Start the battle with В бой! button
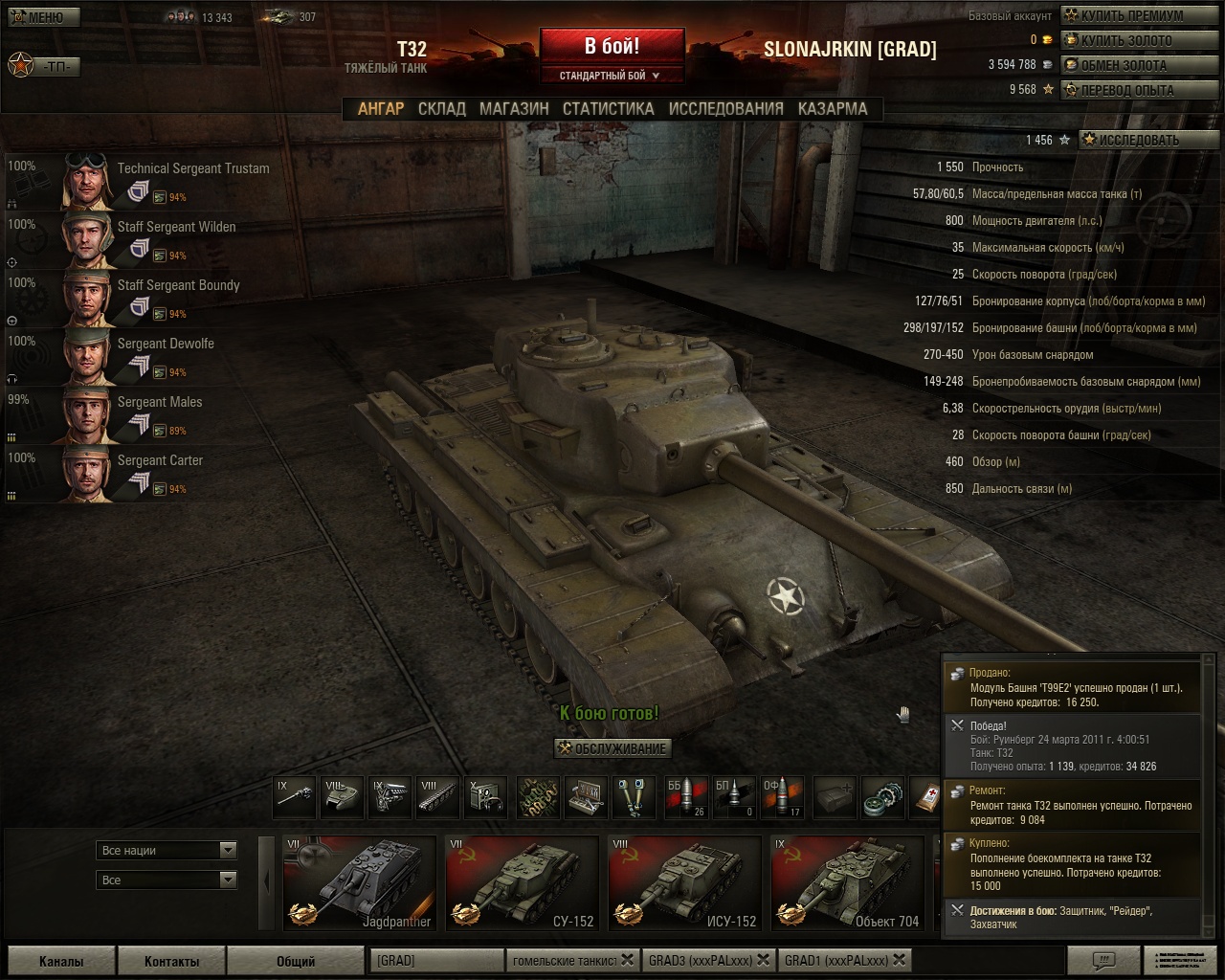The image size is (1225, 980). (612, 45)
